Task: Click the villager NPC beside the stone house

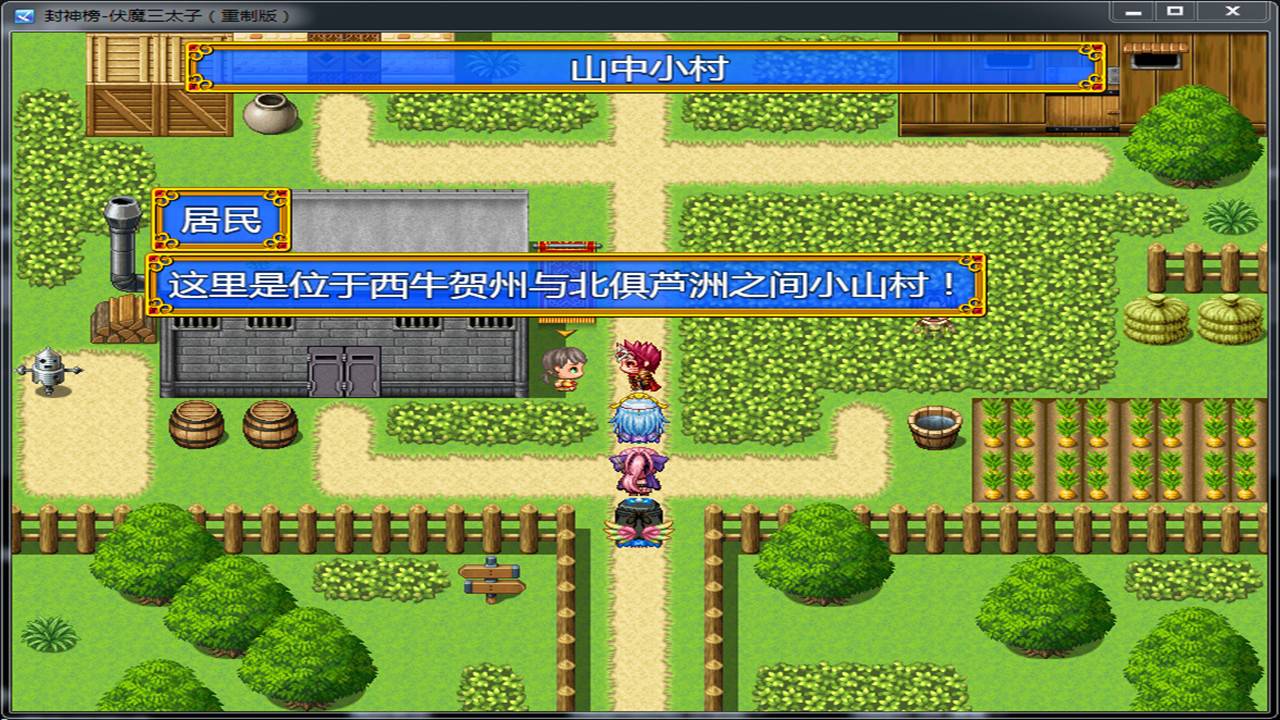Action: pos(565,370)
